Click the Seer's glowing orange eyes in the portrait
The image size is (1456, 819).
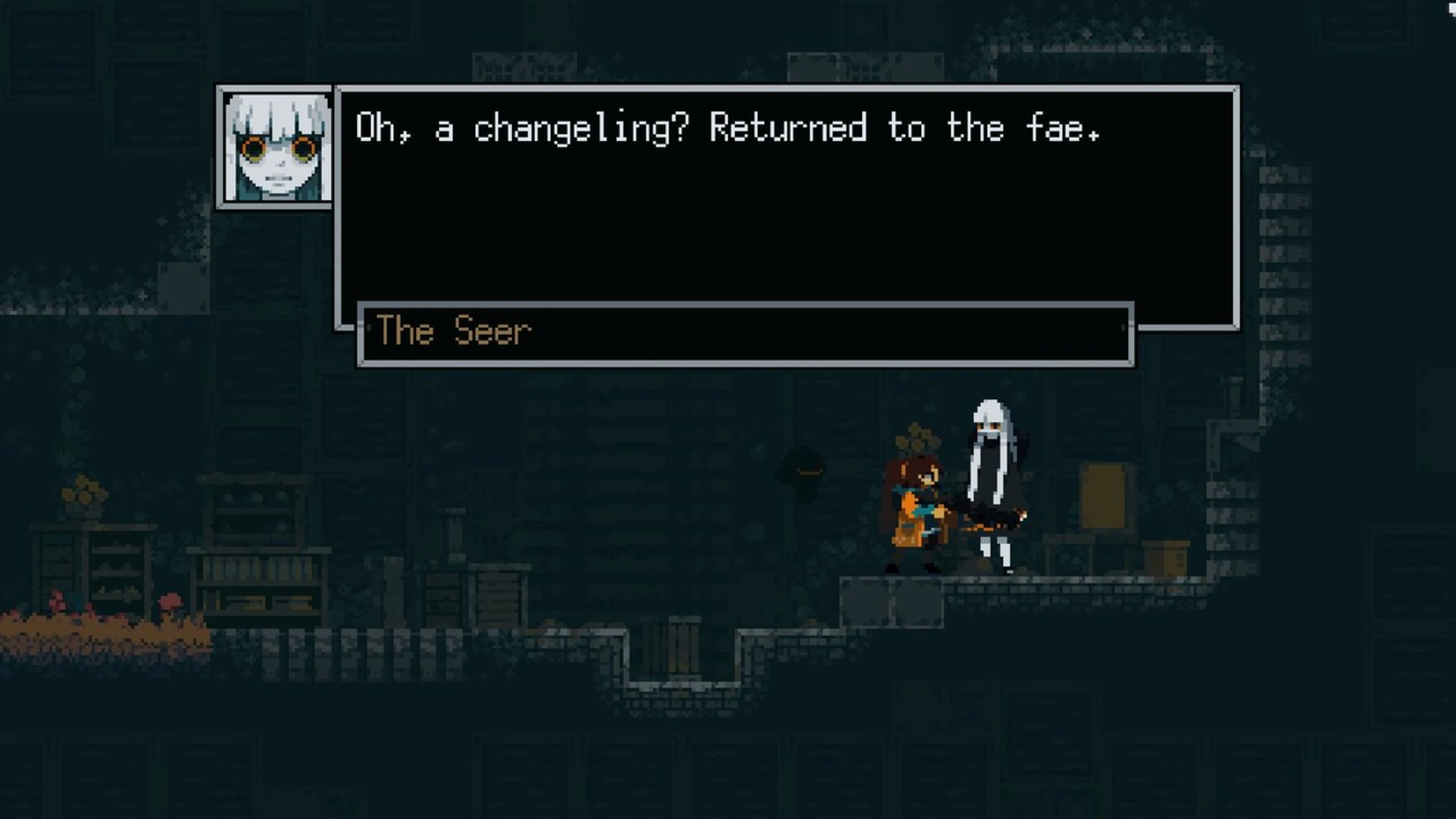click(274, 148)
